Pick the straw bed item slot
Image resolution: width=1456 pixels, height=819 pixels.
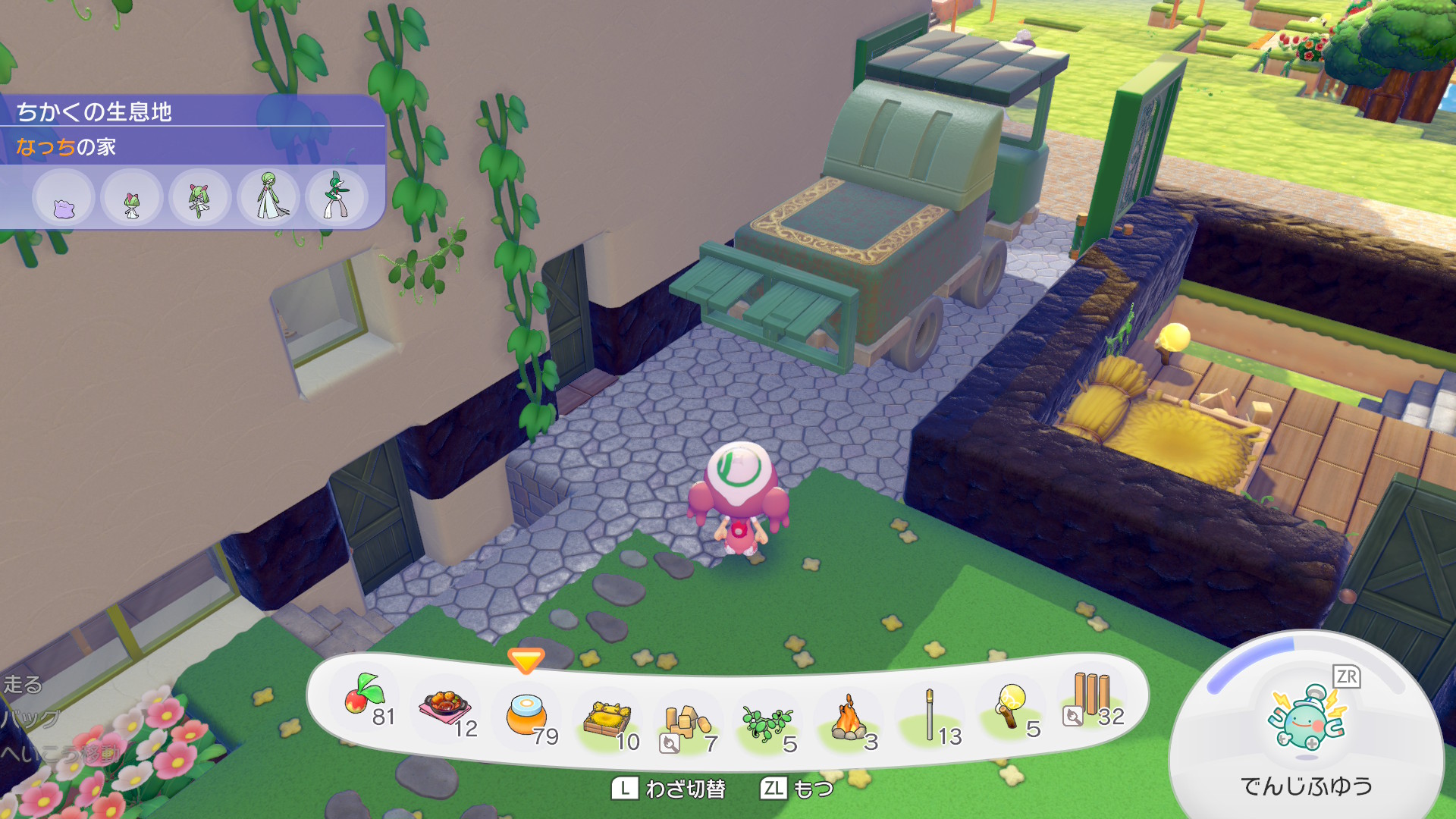point(607,719)
